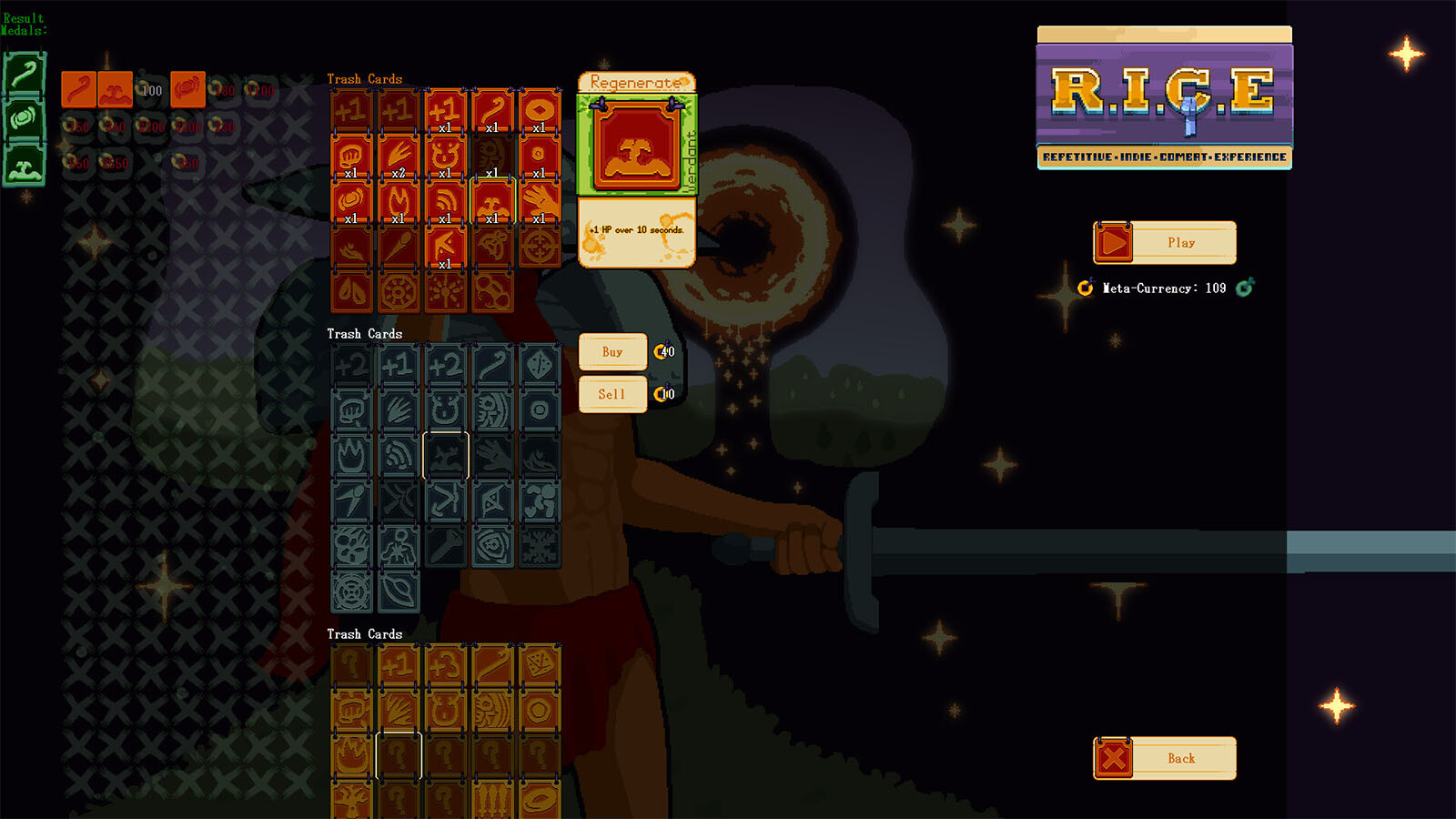Select the highlighted Regenerate card in red grid
The height and width of the screenshot is (819, 1456).
(x=492, y=202)
